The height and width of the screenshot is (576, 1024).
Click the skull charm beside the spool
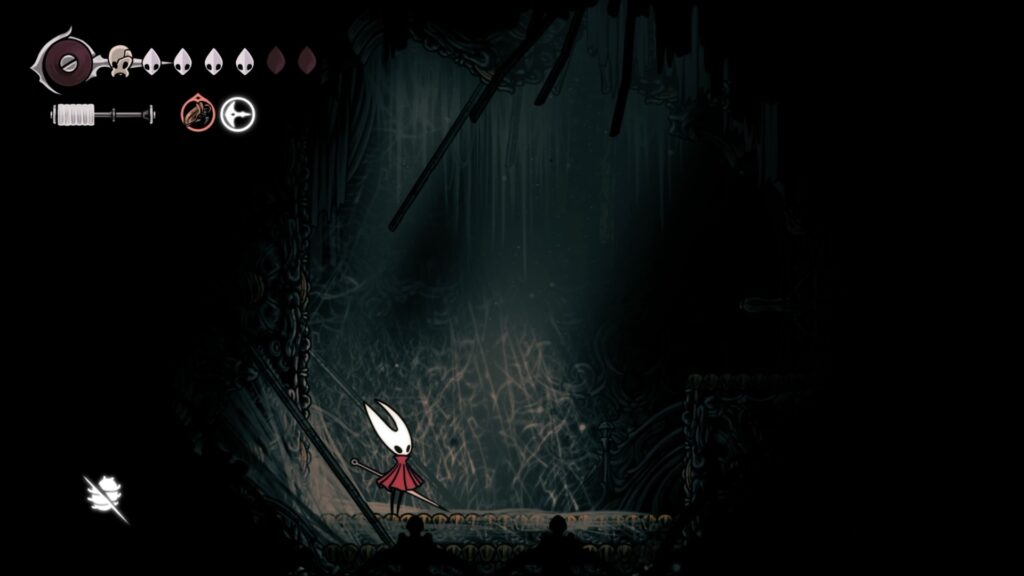[x=120, y=61]
